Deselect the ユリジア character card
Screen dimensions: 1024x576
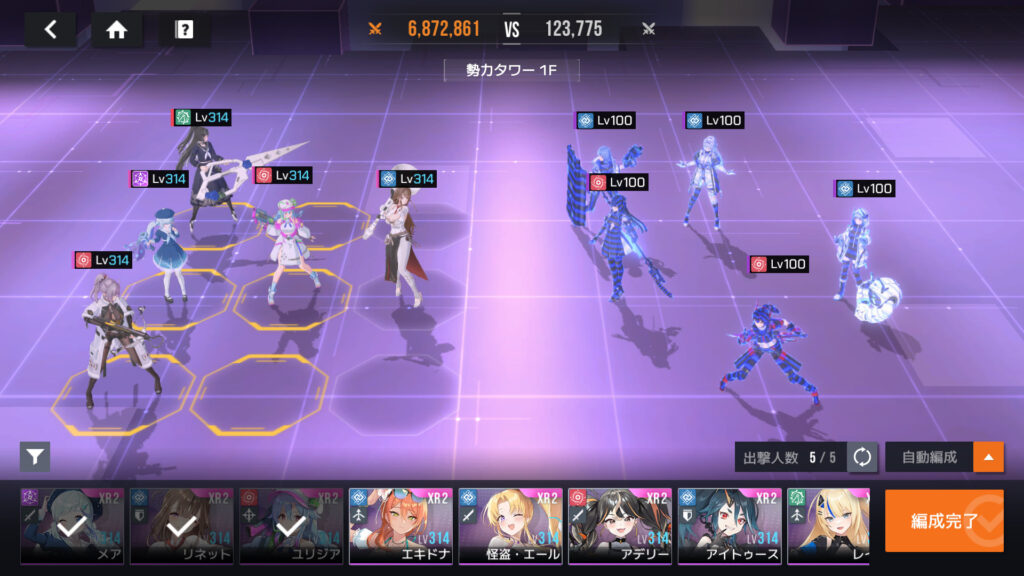click(291, 526)
